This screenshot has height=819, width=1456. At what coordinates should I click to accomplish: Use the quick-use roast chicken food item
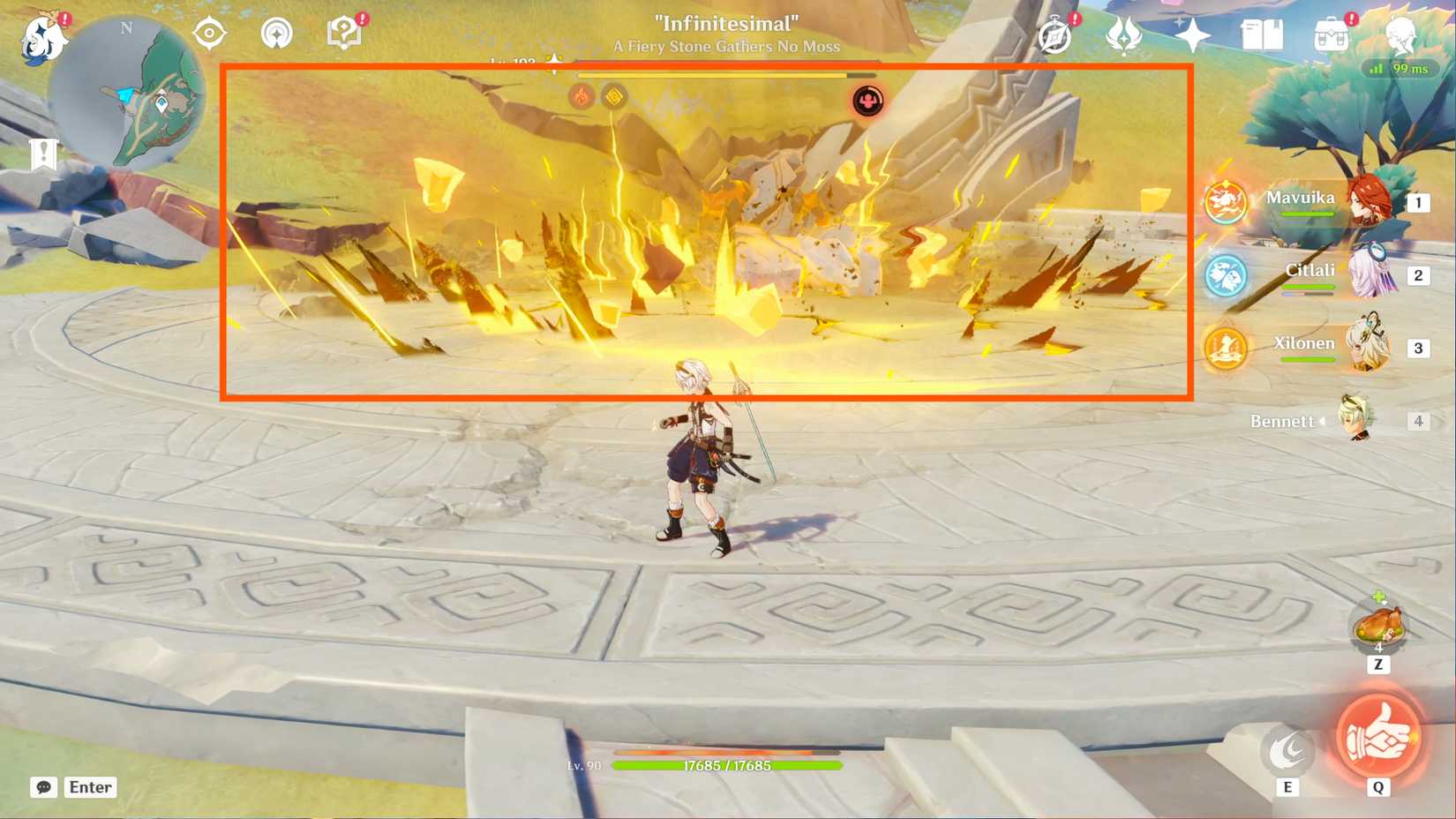1378,626
